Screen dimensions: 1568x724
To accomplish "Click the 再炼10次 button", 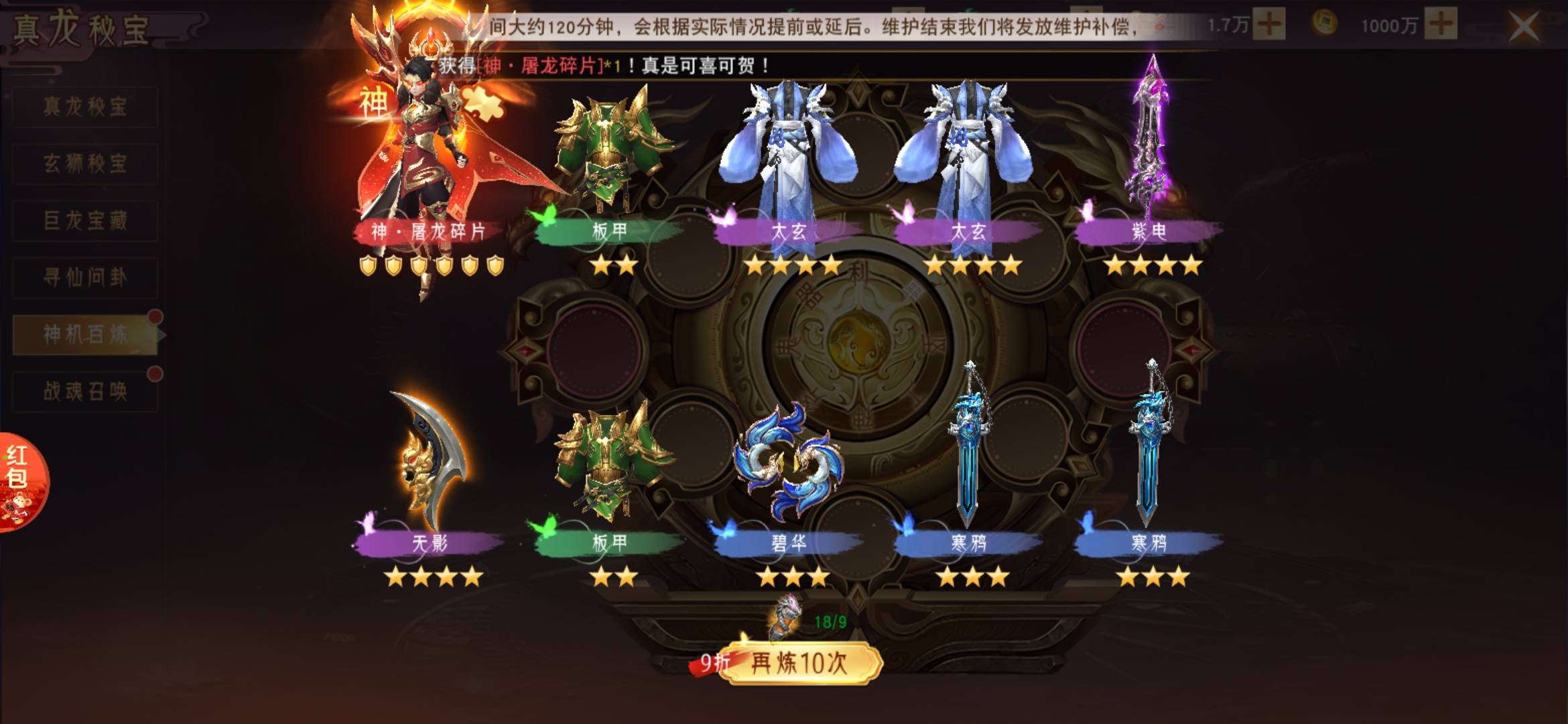I will pos(799,663).
